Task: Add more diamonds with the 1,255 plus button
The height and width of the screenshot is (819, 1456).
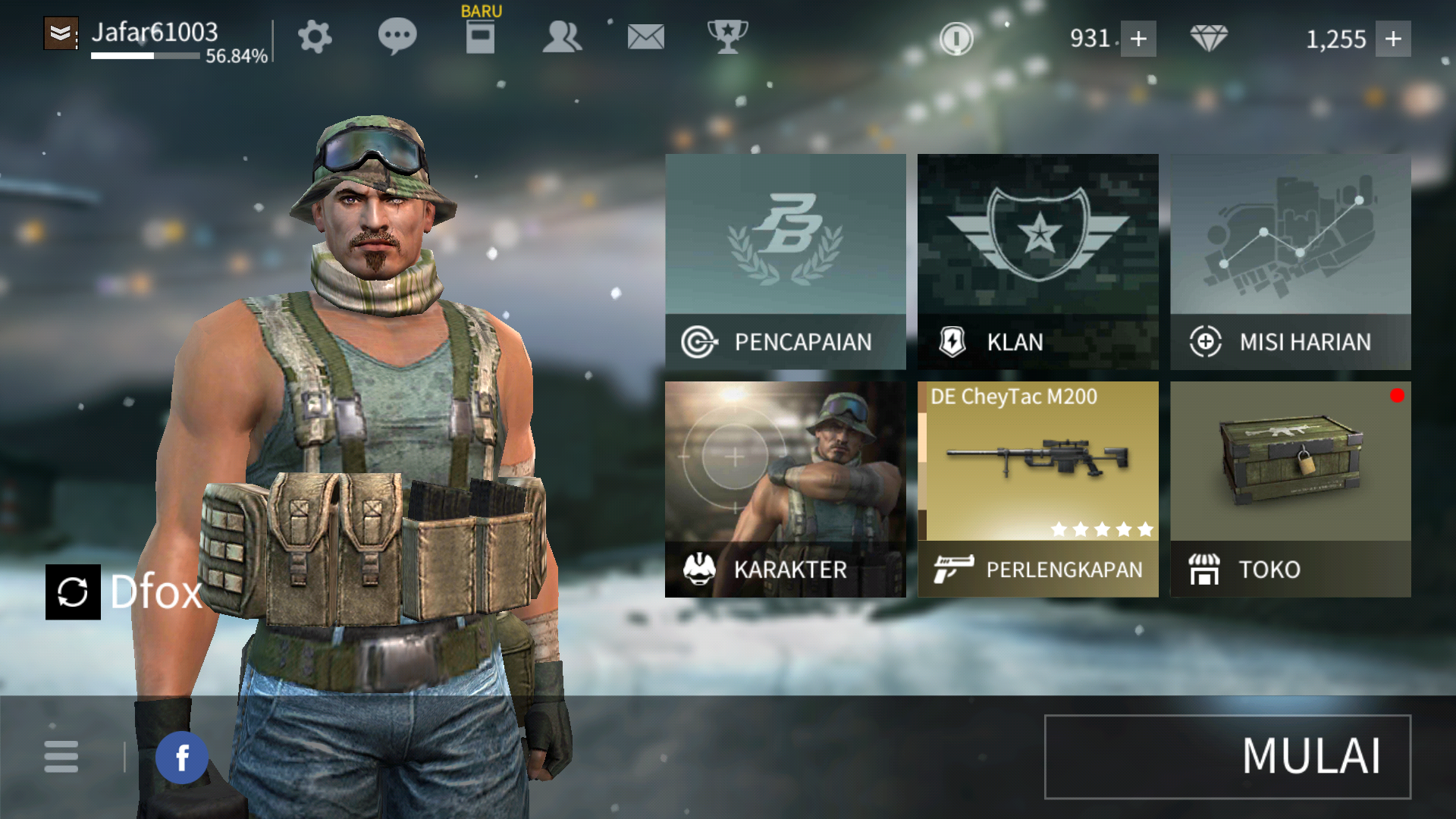Action: pyautogui.click(x=1393, y=39)
